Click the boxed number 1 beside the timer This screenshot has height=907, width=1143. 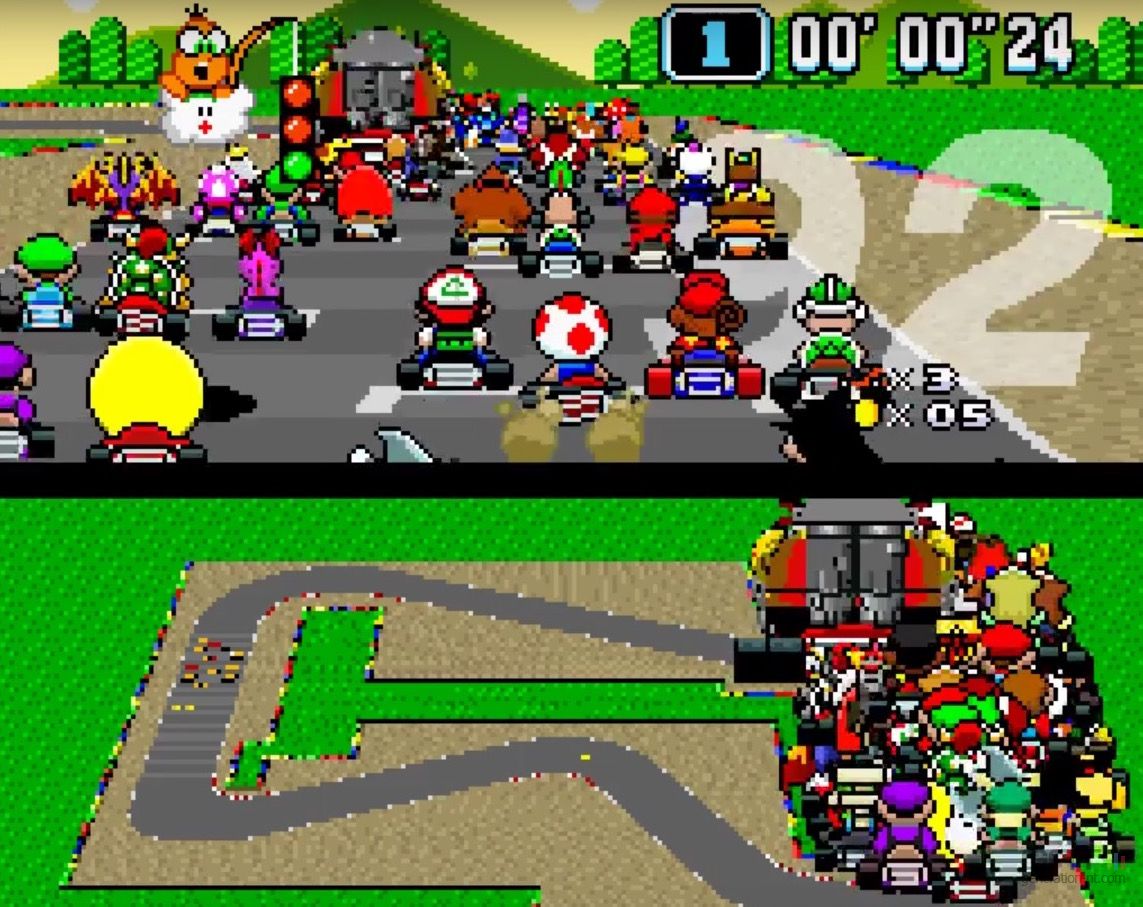(x=715, y=43)
